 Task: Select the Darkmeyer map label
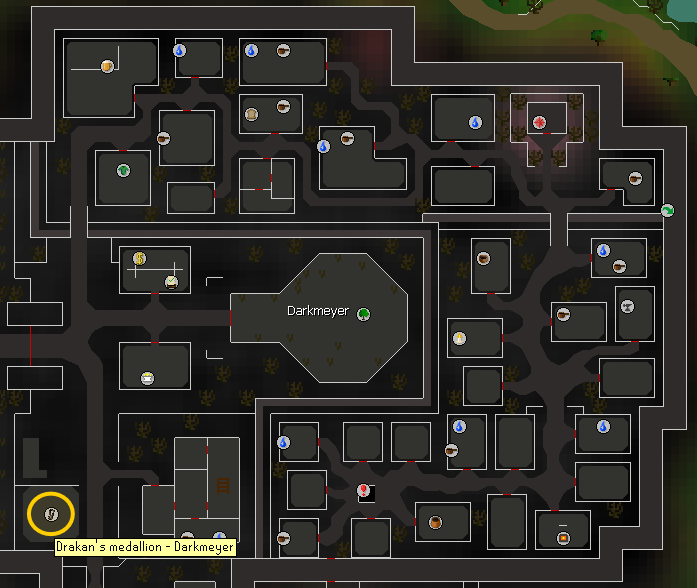318,311
